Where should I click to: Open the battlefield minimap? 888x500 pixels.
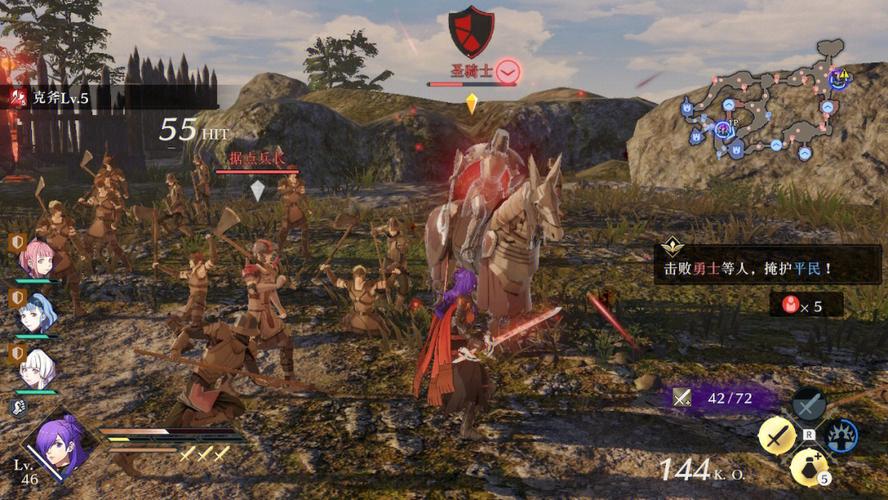(765, 100)
